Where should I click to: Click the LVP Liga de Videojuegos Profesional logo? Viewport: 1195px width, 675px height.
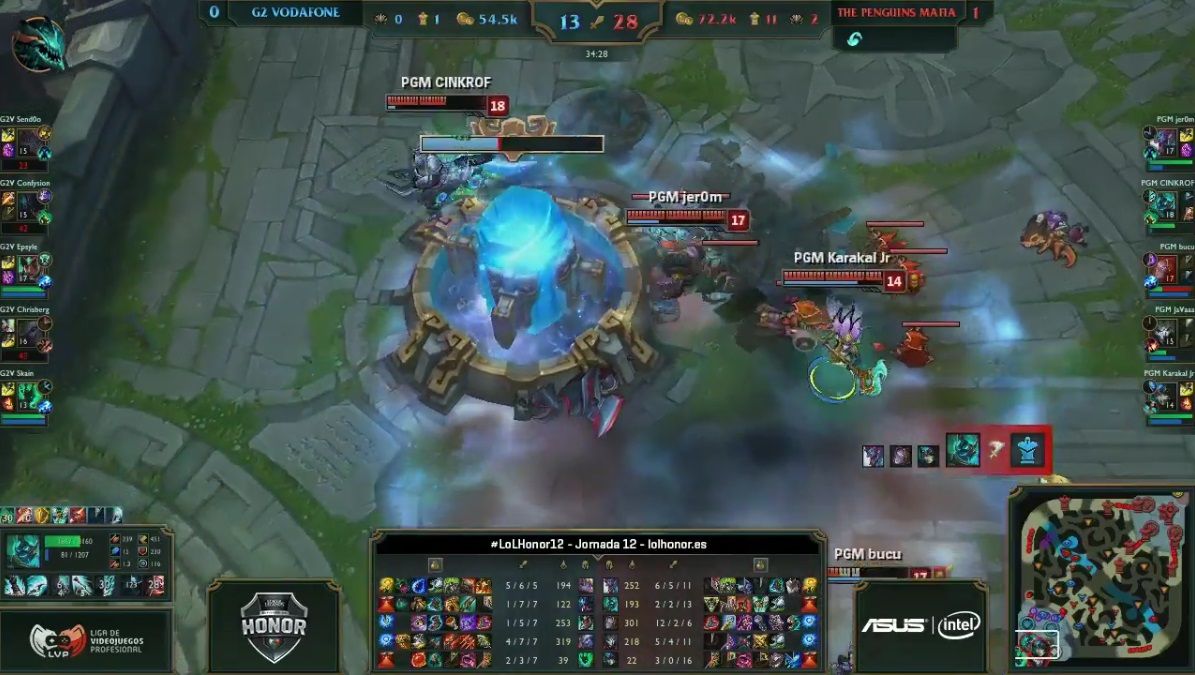pyautogui.click(x=85, y=642)
